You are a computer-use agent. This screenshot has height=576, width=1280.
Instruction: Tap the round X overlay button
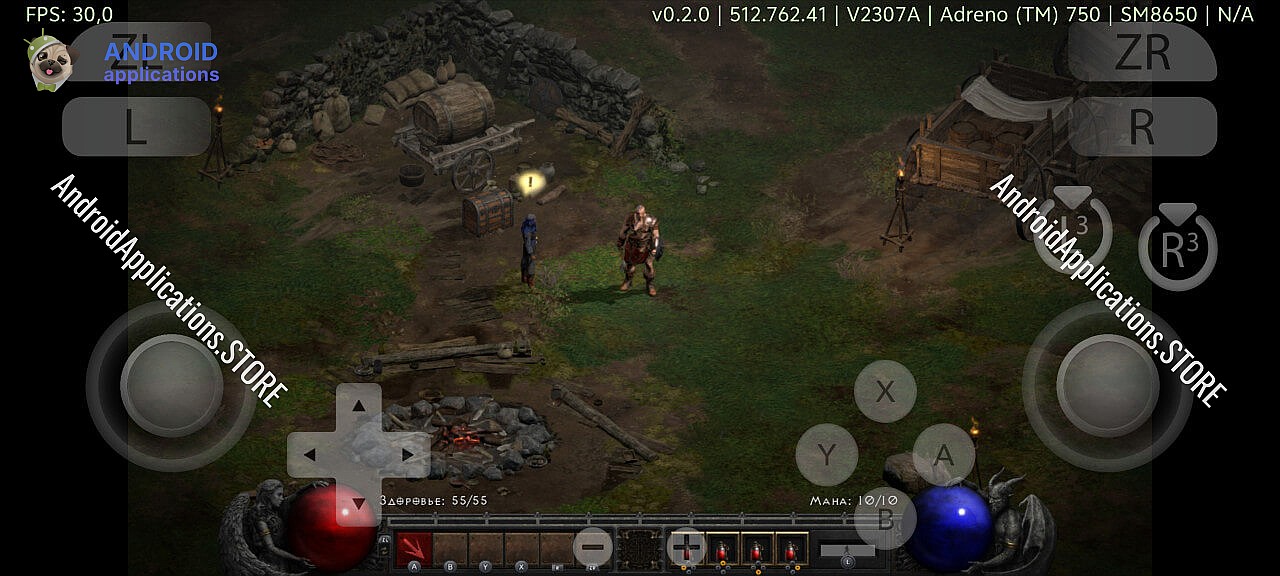click(885, 391)
